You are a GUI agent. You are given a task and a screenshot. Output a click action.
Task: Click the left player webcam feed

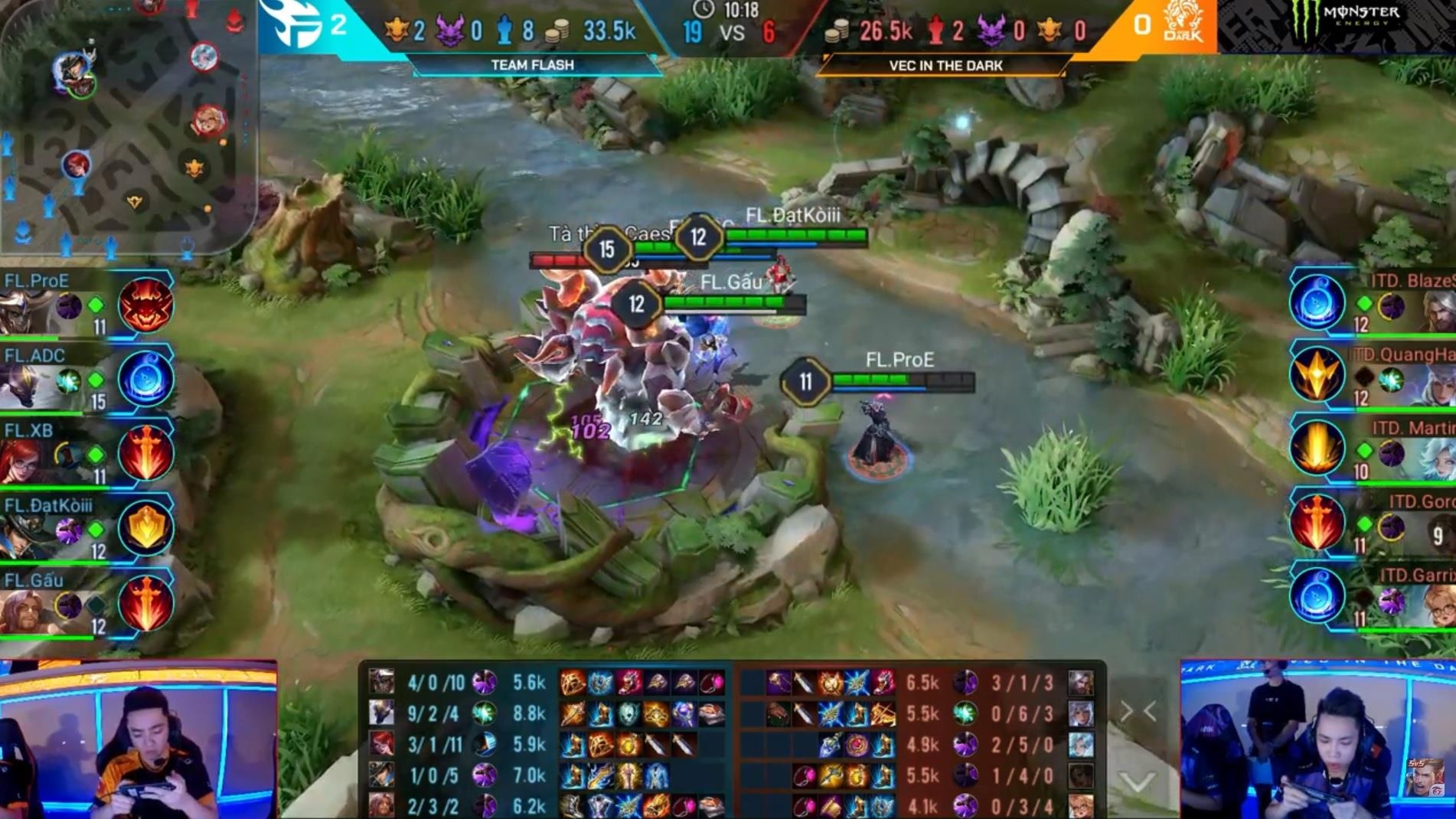[139, 739]
